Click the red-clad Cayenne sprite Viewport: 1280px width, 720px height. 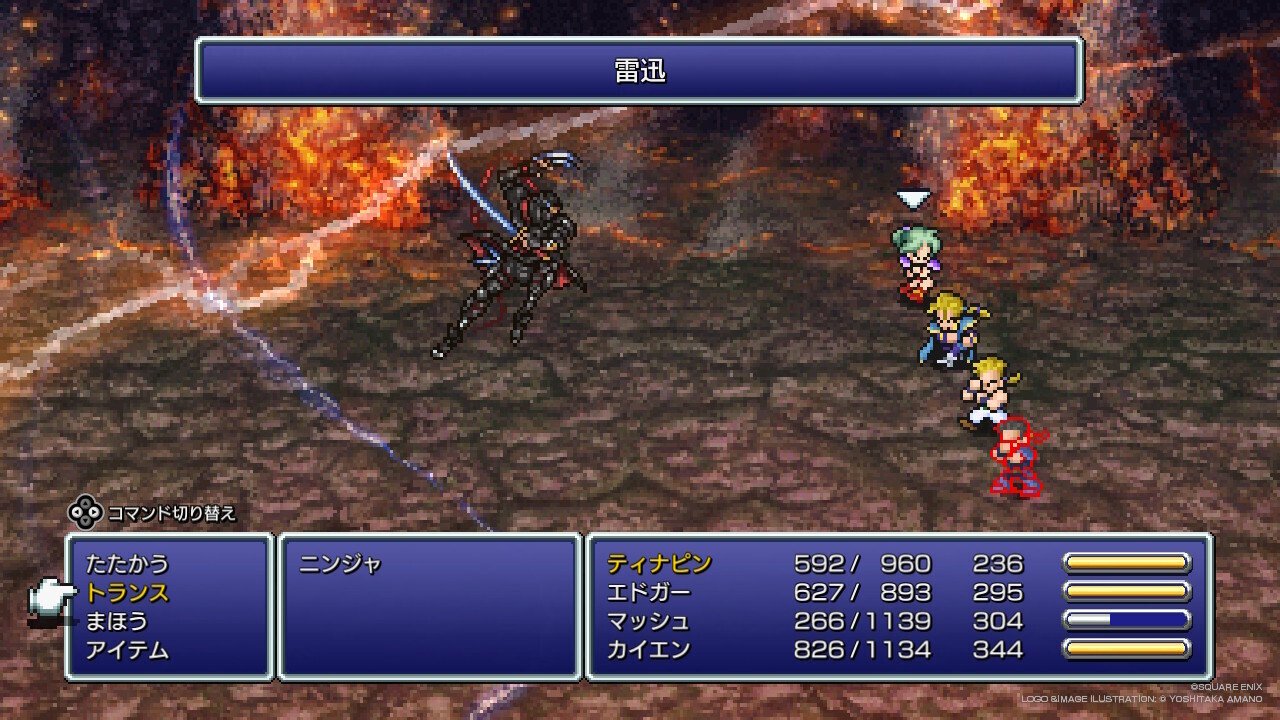(1015, 460)
